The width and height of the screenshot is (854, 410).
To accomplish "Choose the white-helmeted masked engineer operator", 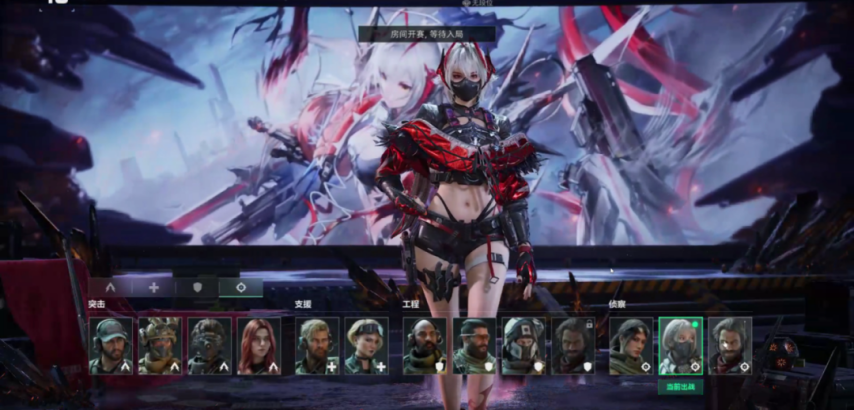I will tap(524, 346).
